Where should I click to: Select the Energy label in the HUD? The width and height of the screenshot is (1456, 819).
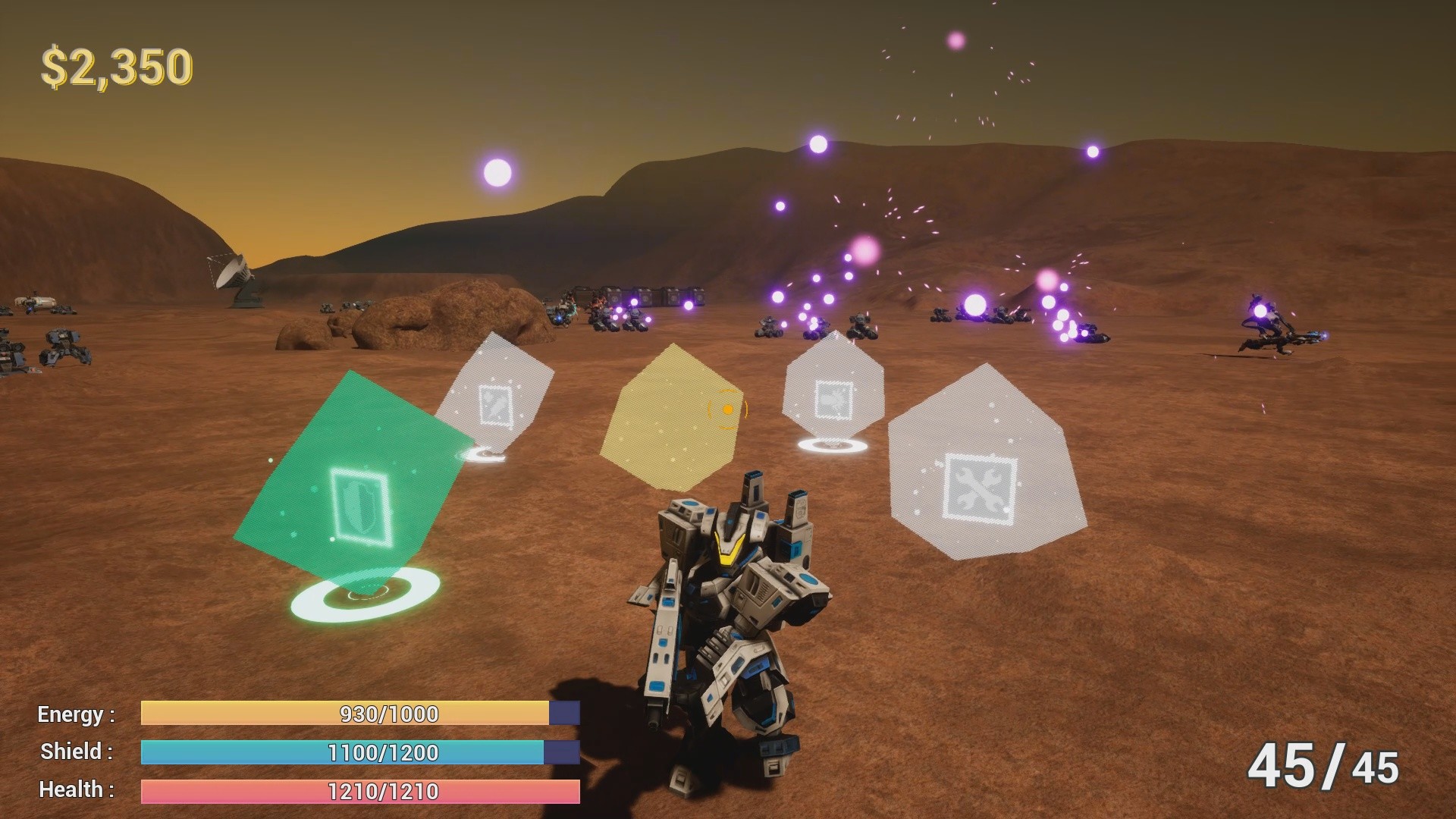(74, 714)
